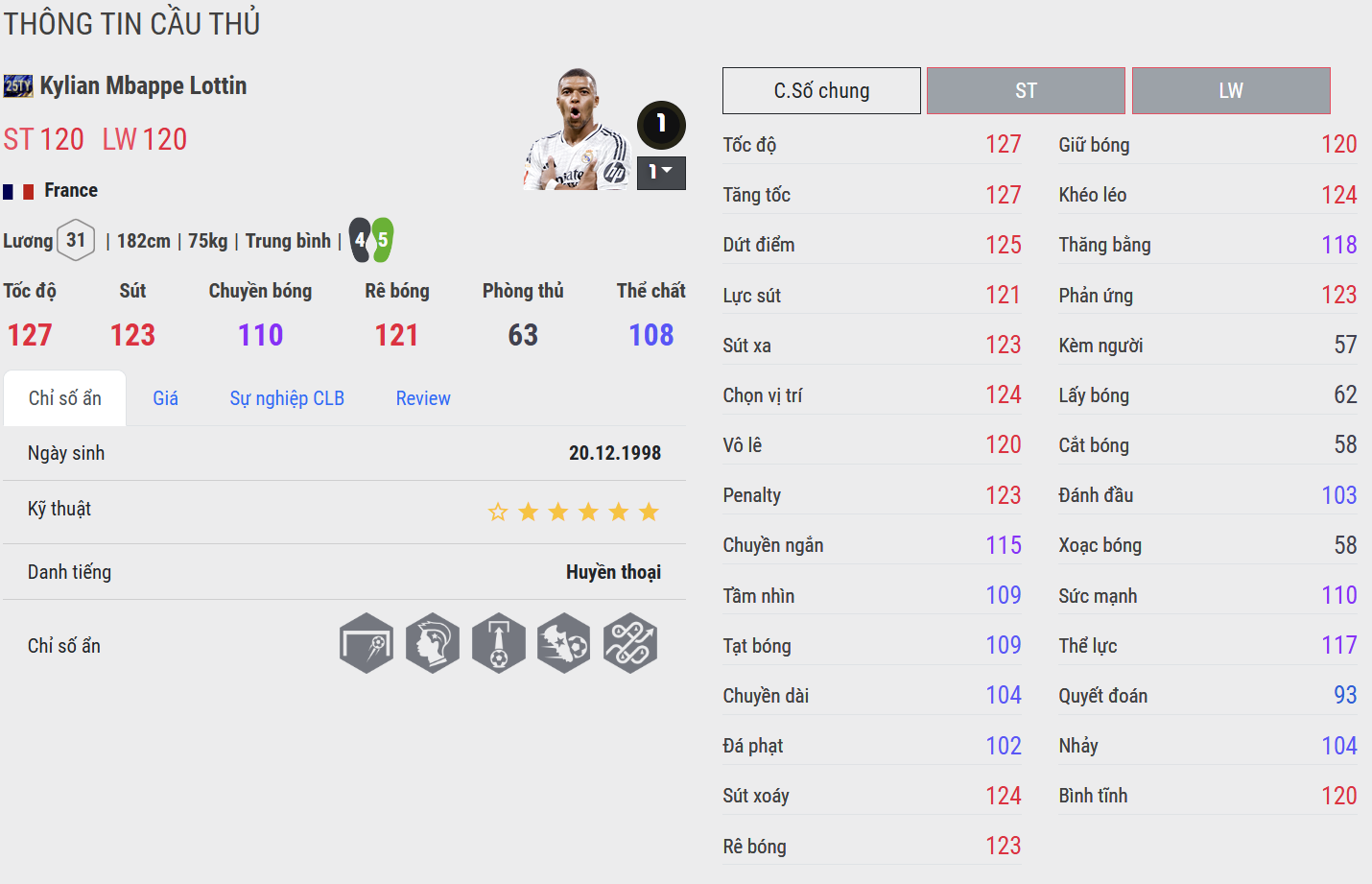Screen dimensions: 1372x884
Task: Switch to the C.Số chung stats tab
Action: coord(821,91)
